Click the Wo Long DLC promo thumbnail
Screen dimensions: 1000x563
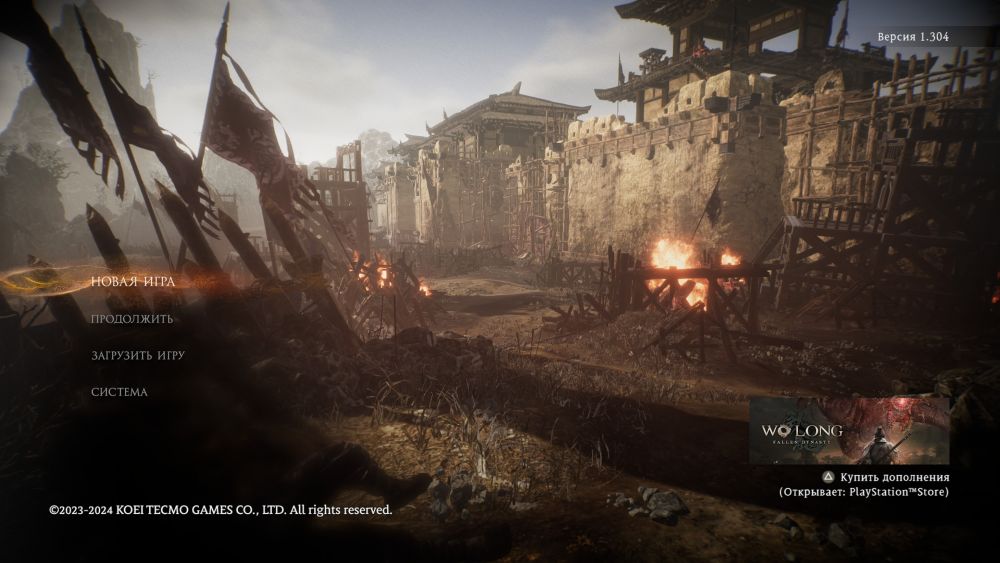[x=848, y=431]
